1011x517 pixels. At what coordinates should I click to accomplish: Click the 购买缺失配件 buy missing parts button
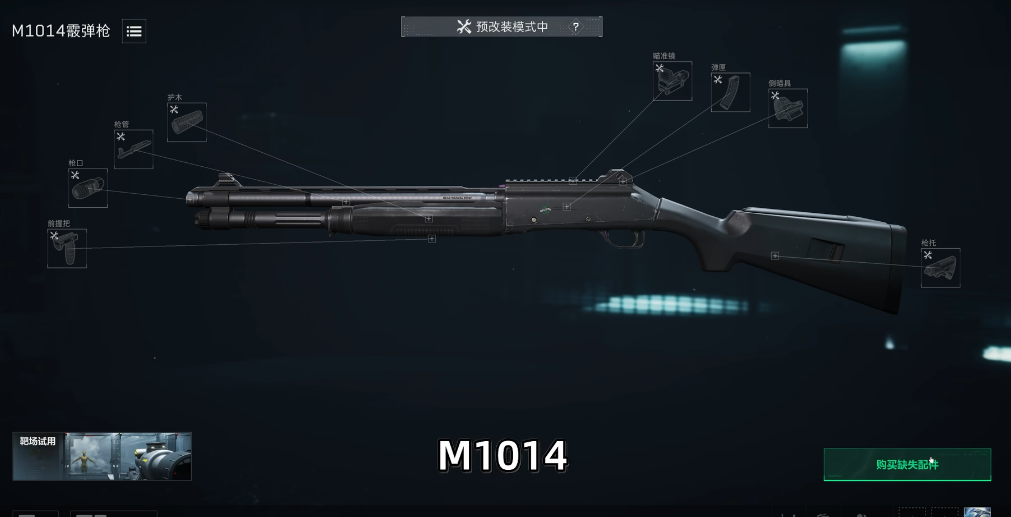(x=907, y=465)
